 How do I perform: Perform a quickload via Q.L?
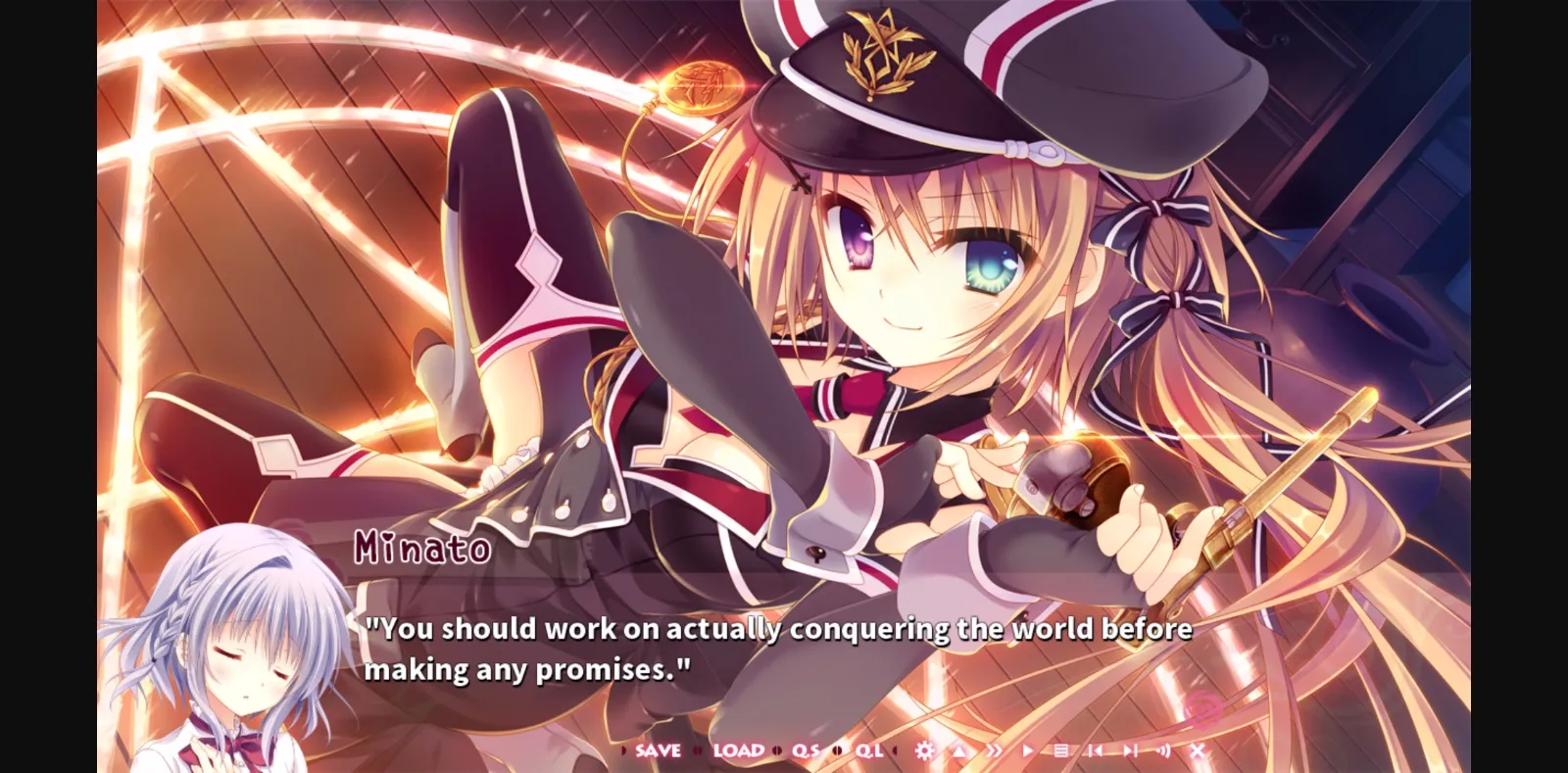point(867,750)
